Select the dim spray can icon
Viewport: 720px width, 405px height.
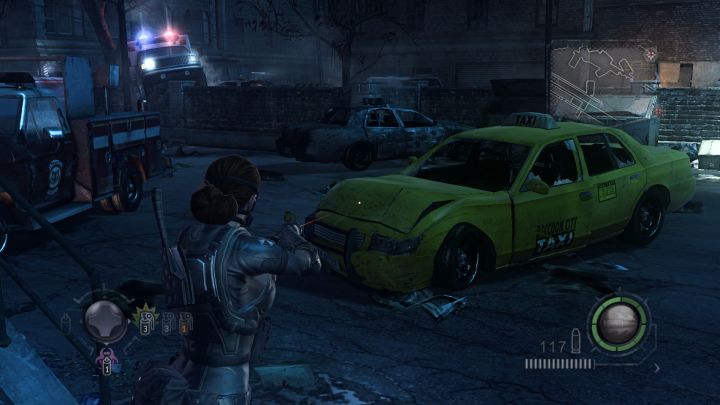[67, 322]
